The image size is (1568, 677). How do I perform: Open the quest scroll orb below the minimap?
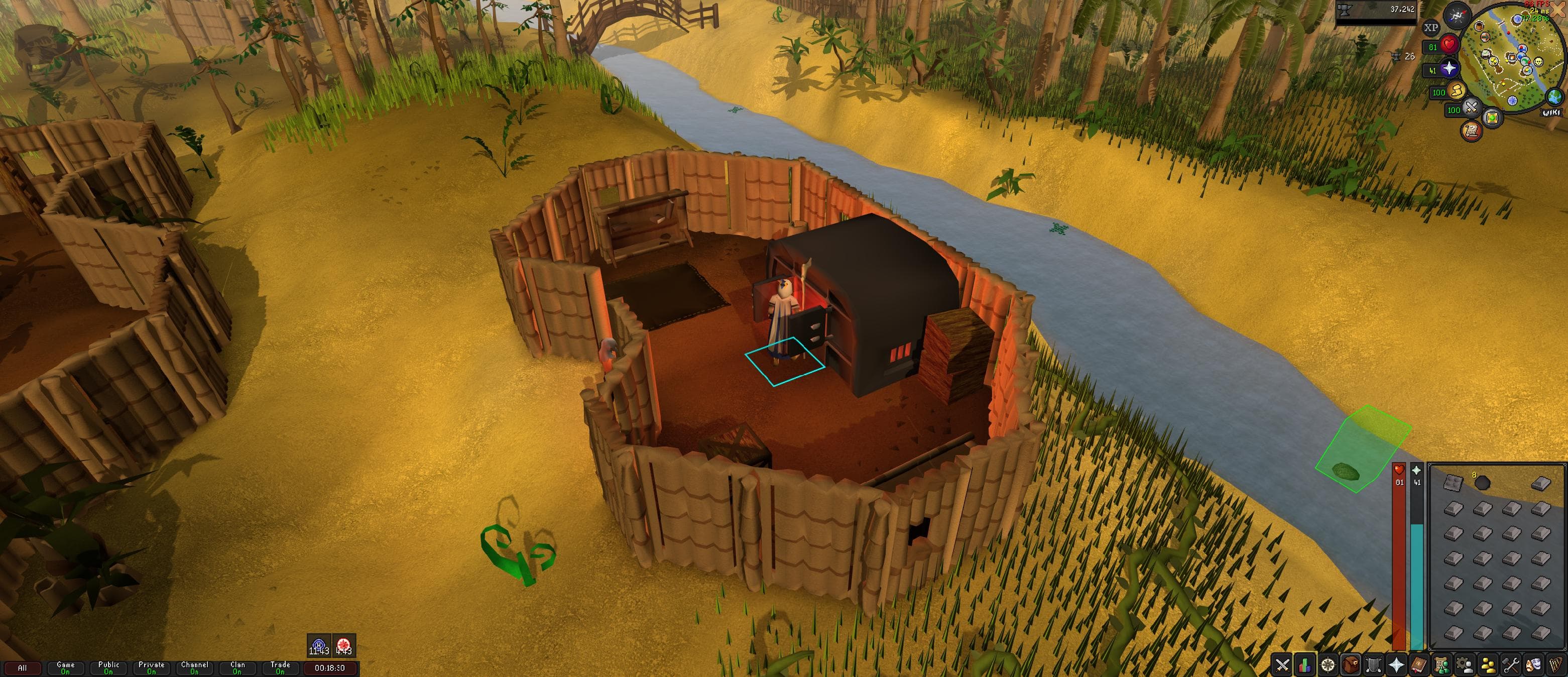pyautogui.click(x=1471, y=131)
